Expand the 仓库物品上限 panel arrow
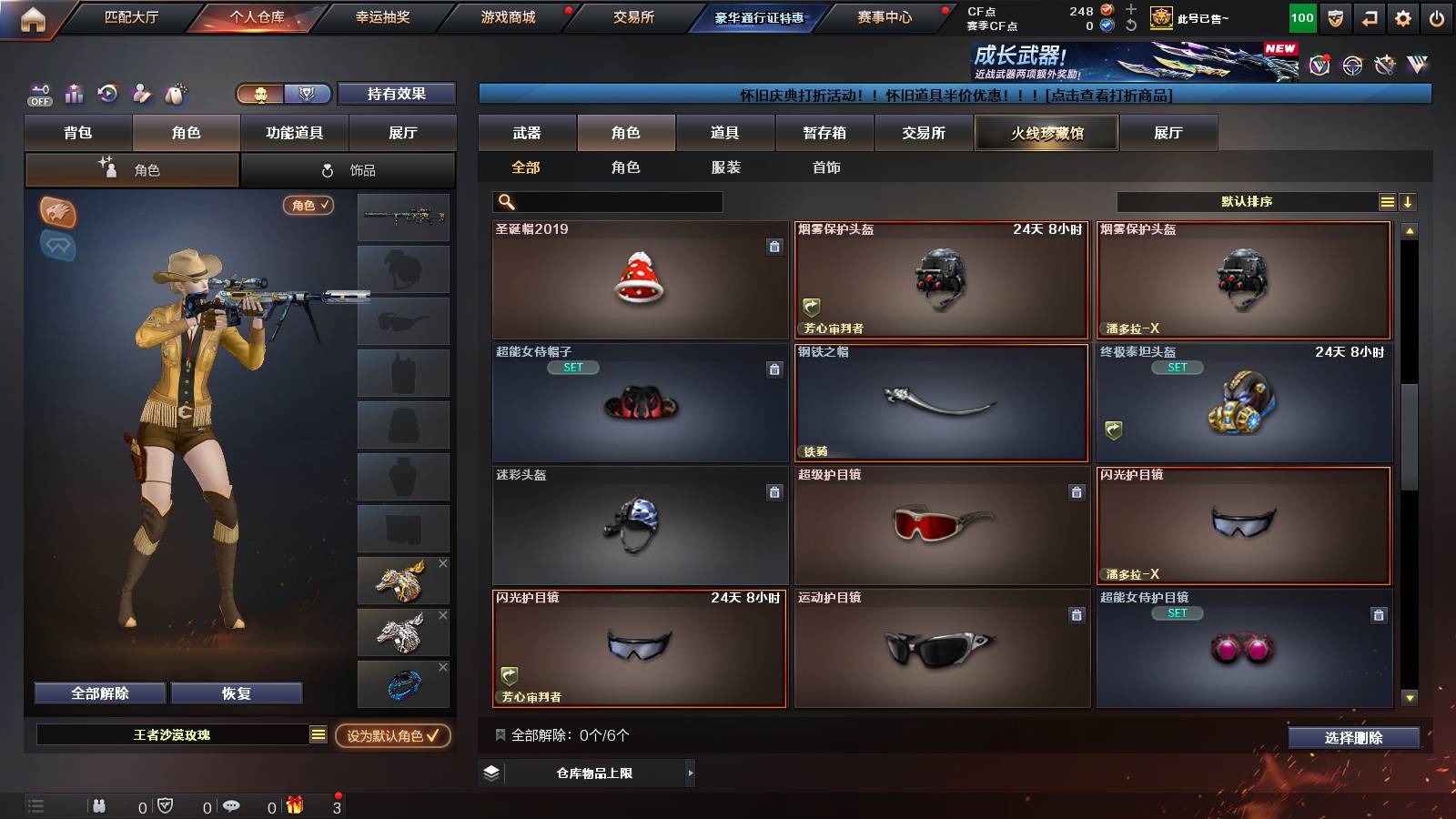The width and height of the screenshot is (1456, 819). pos(688,775)
